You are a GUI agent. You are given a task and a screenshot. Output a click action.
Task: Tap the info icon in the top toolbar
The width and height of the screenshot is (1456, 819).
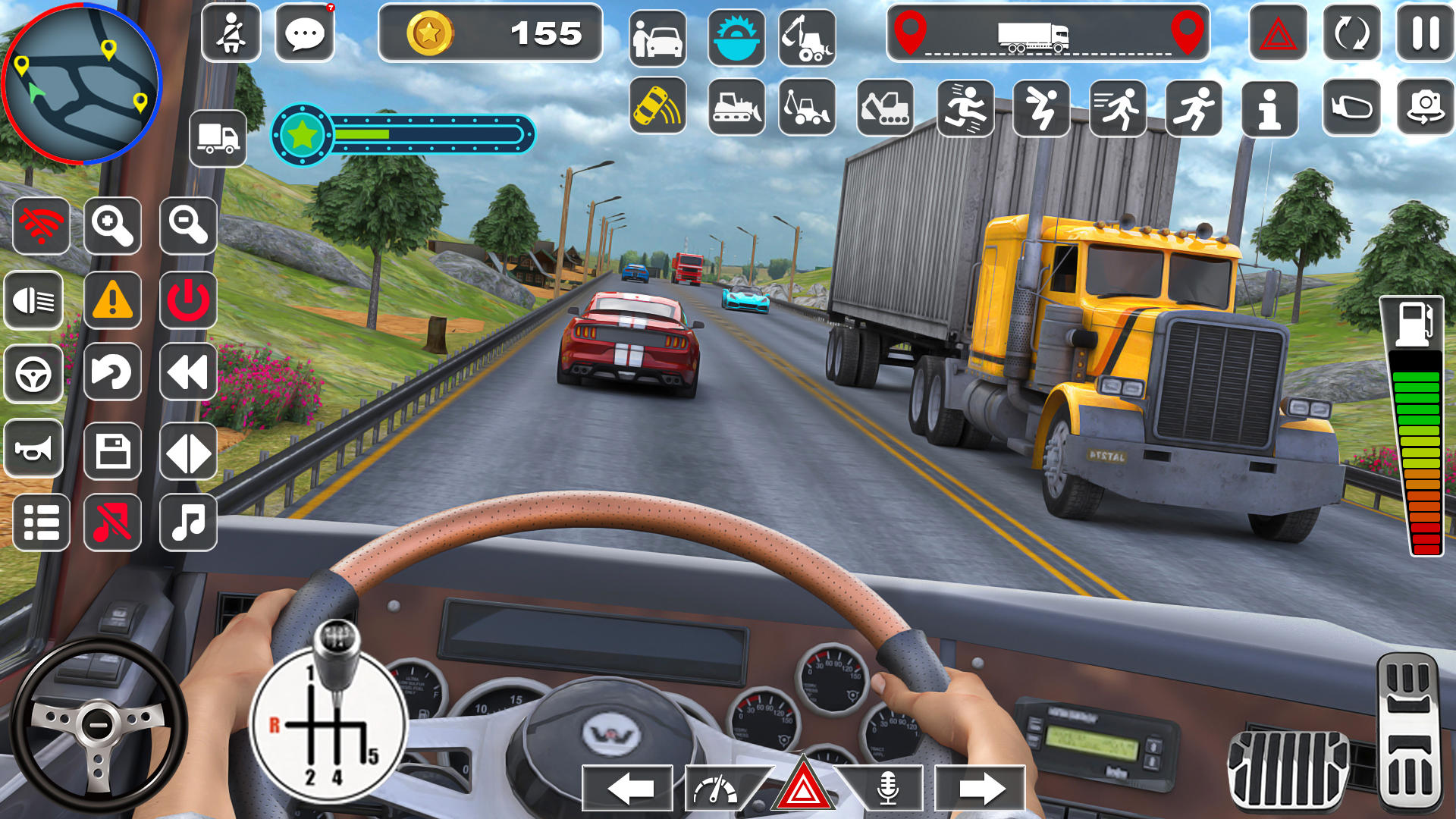pos(1269,108)
